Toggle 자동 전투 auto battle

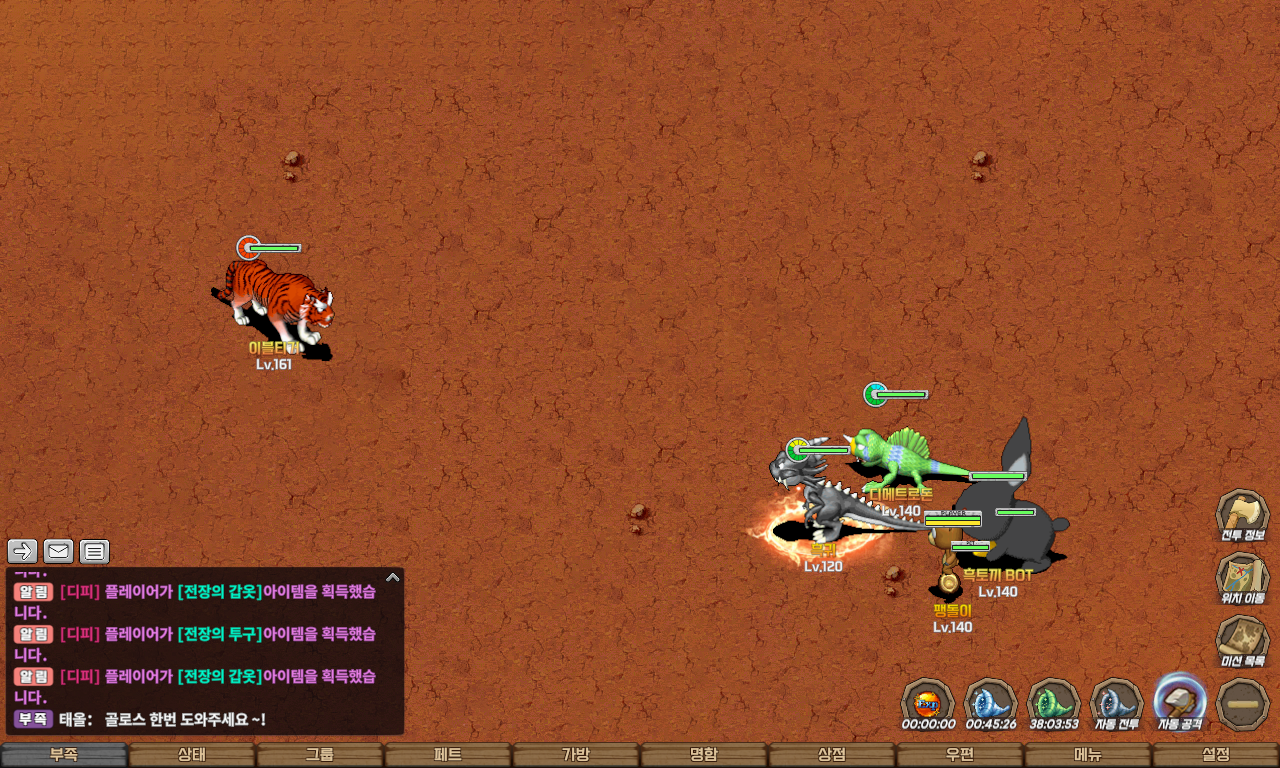pyautogui.click(x=1116, y=700)
